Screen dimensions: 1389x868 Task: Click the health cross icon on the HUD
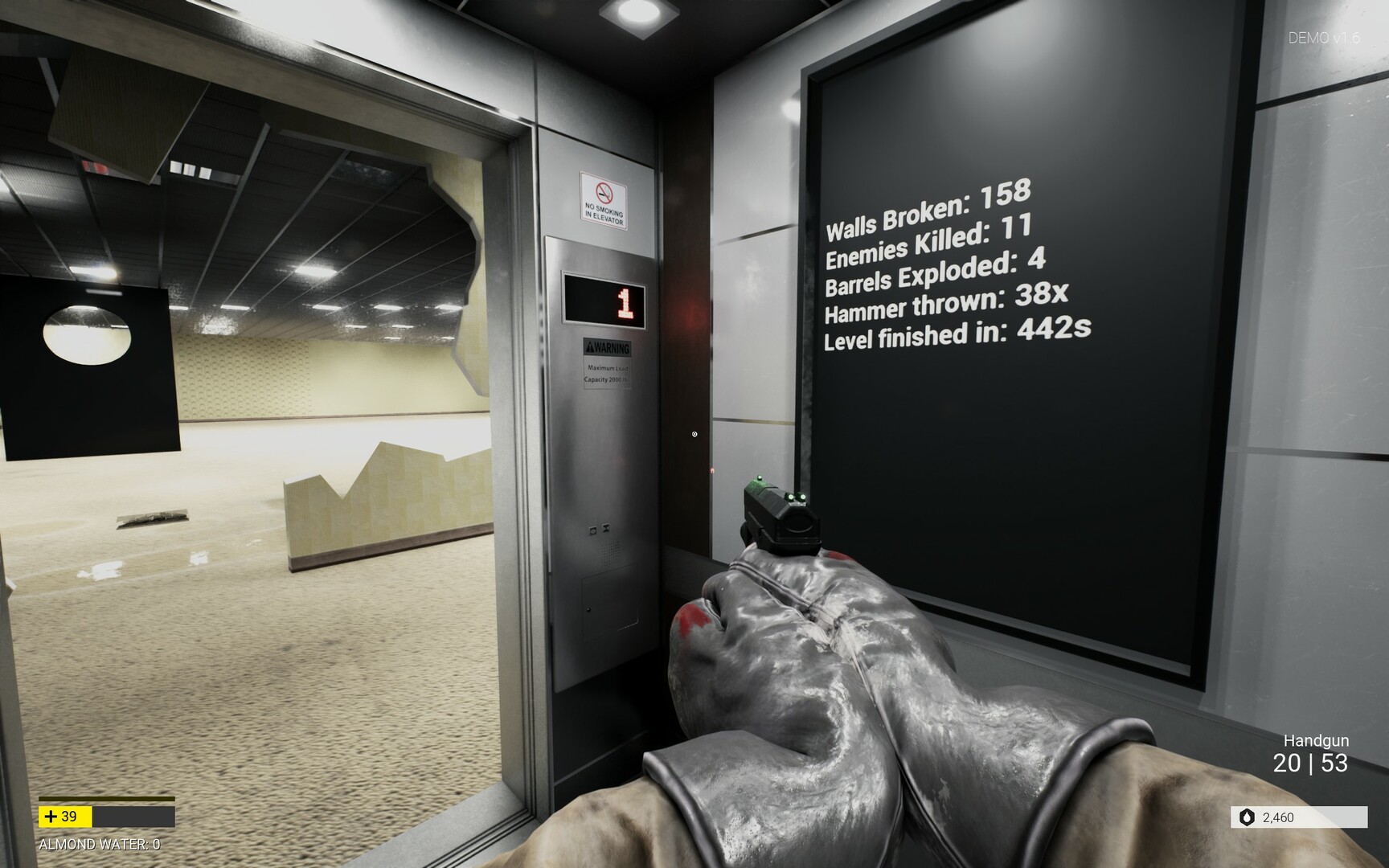tap(51, 817)
